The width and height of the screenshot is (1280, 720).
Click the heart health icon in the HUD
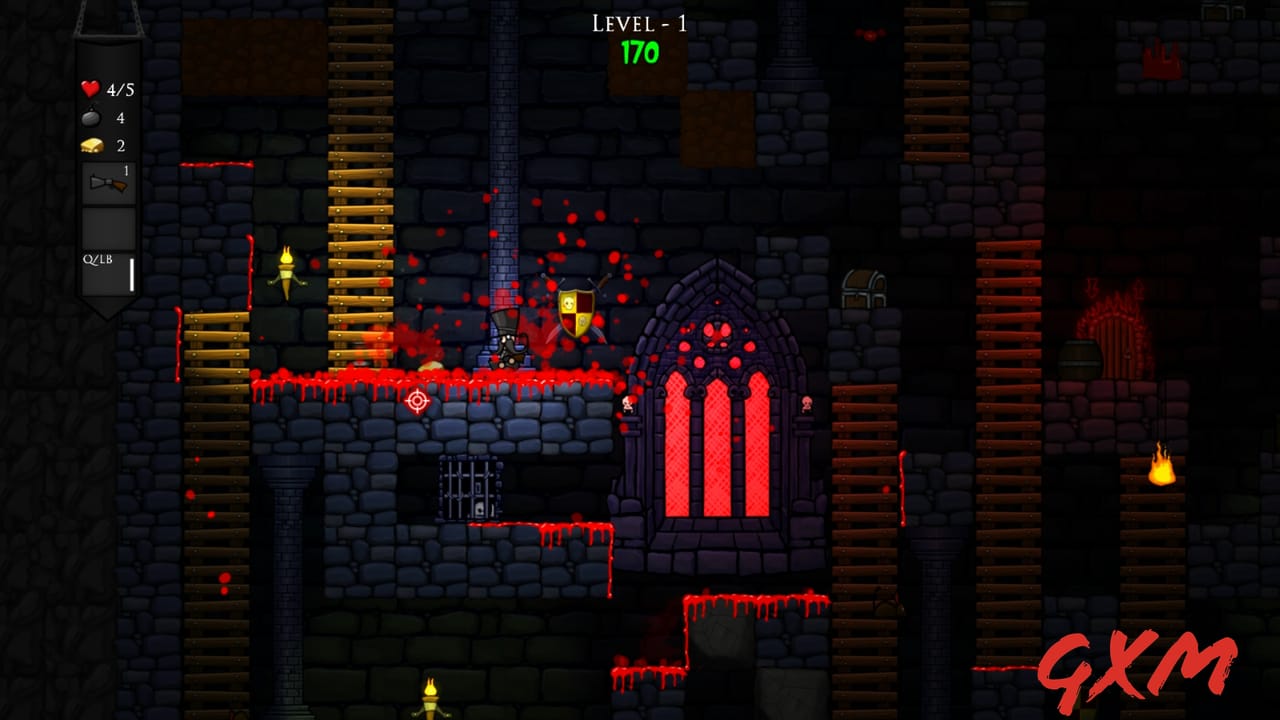coord(90,89)
